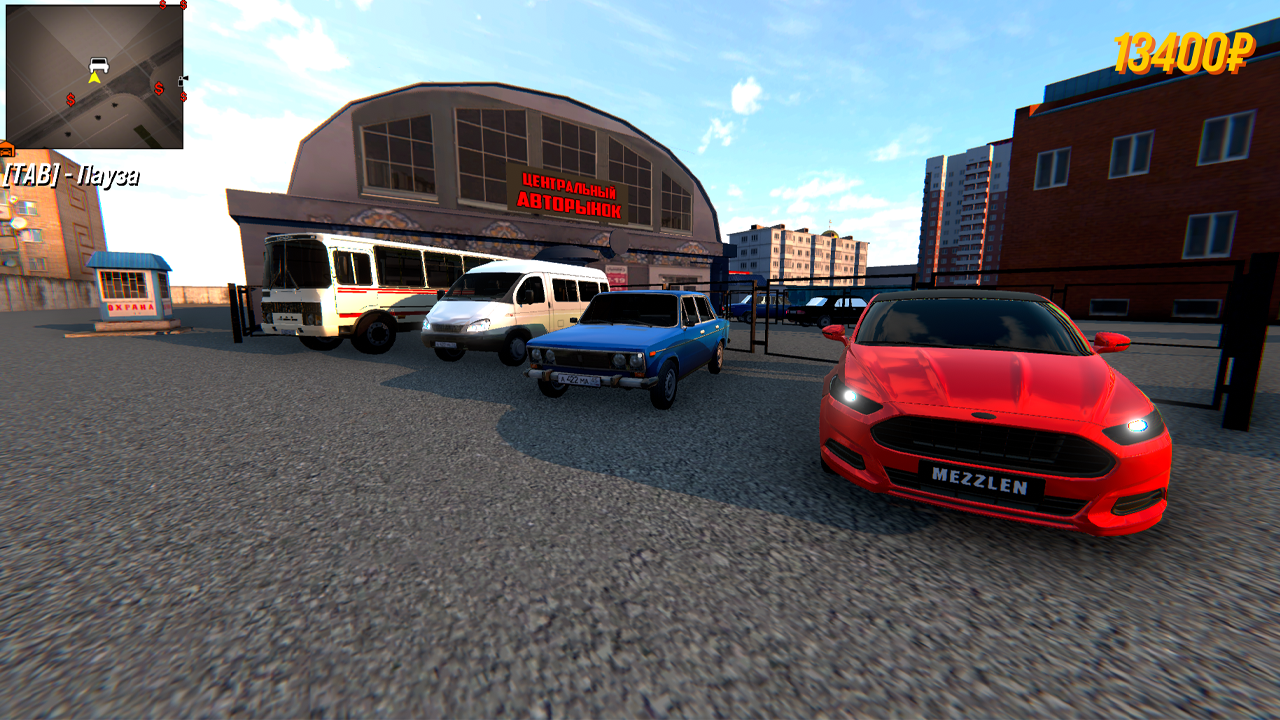The image size is (1280, 720).
Task: Select the dollar icon in the minimap's top-right corner
Action: (183, 5)
